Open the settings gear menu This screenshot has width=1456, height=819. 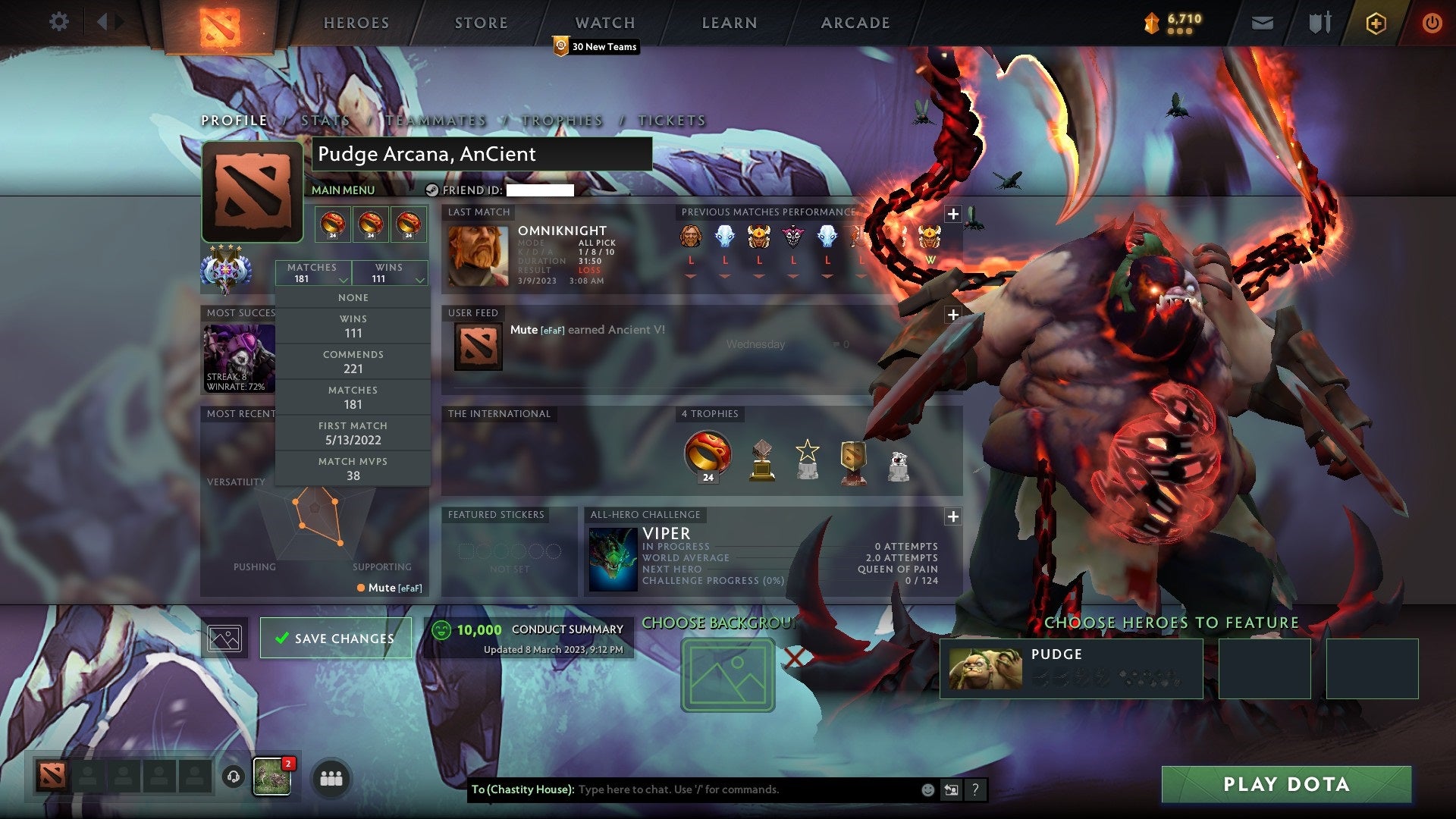(x=58, y=22)
